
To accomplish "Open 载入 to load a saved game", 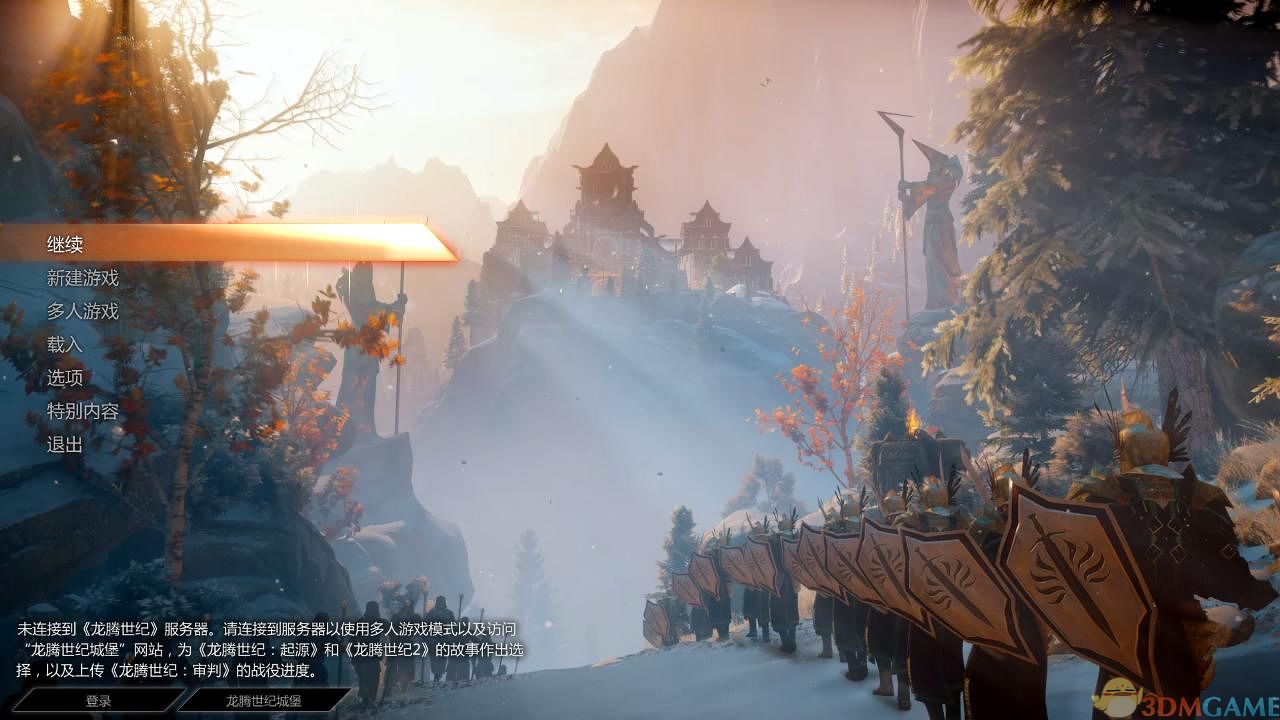I will point(62,344).
